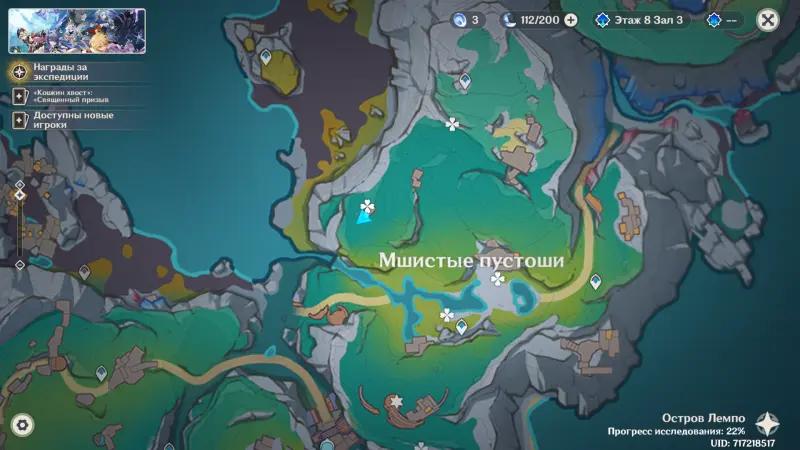The height and width of the screenshot is (450, 800).
Task: Click the star-shaped region selector by Остров Лемпо
Action: click(x=768, y=423)
